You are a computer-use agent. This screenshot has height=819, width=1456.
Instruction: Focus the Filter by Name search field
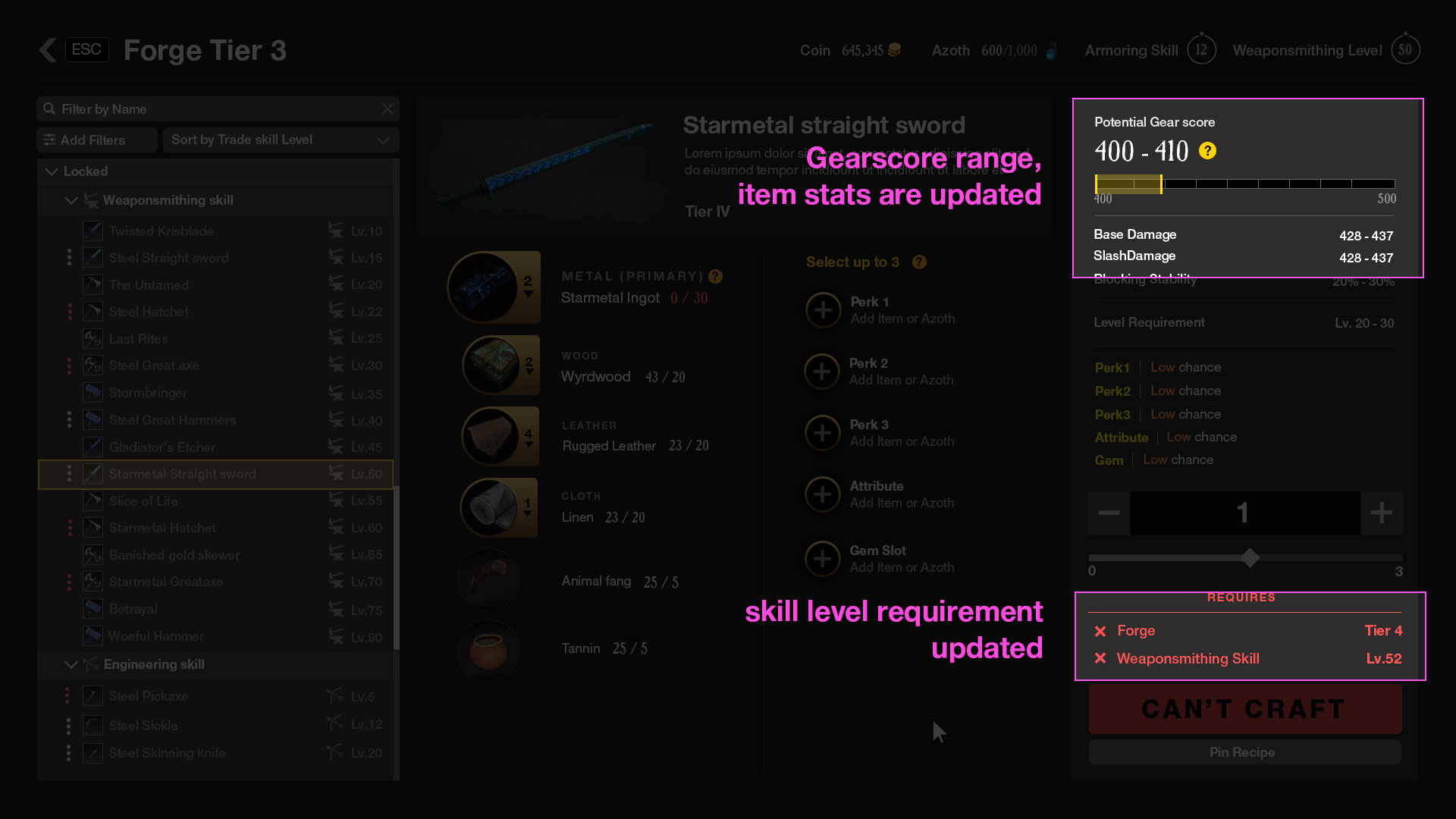pyautogui.click(x=212, y=109)
